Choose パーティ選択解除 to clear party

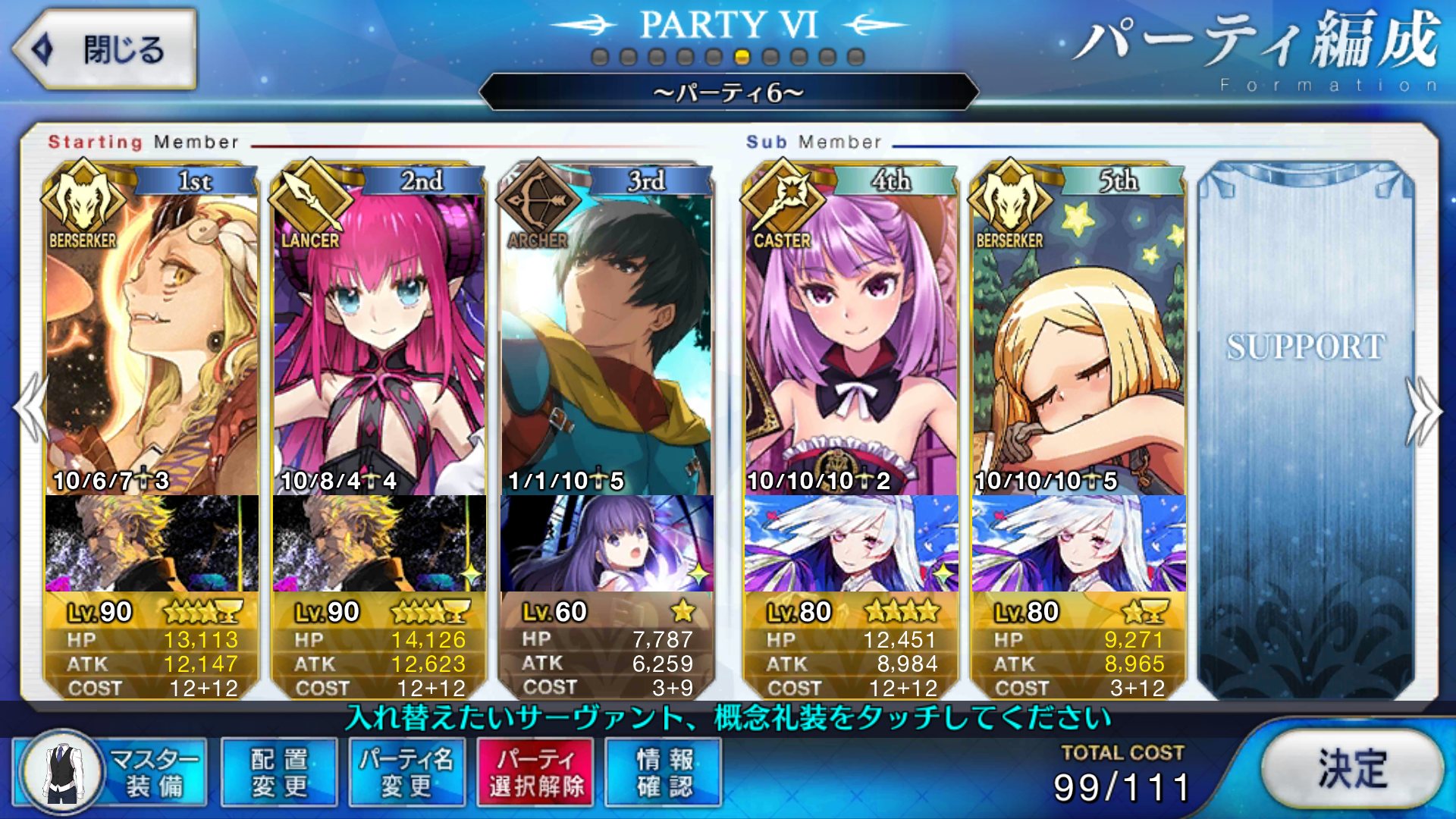point(535,772)
